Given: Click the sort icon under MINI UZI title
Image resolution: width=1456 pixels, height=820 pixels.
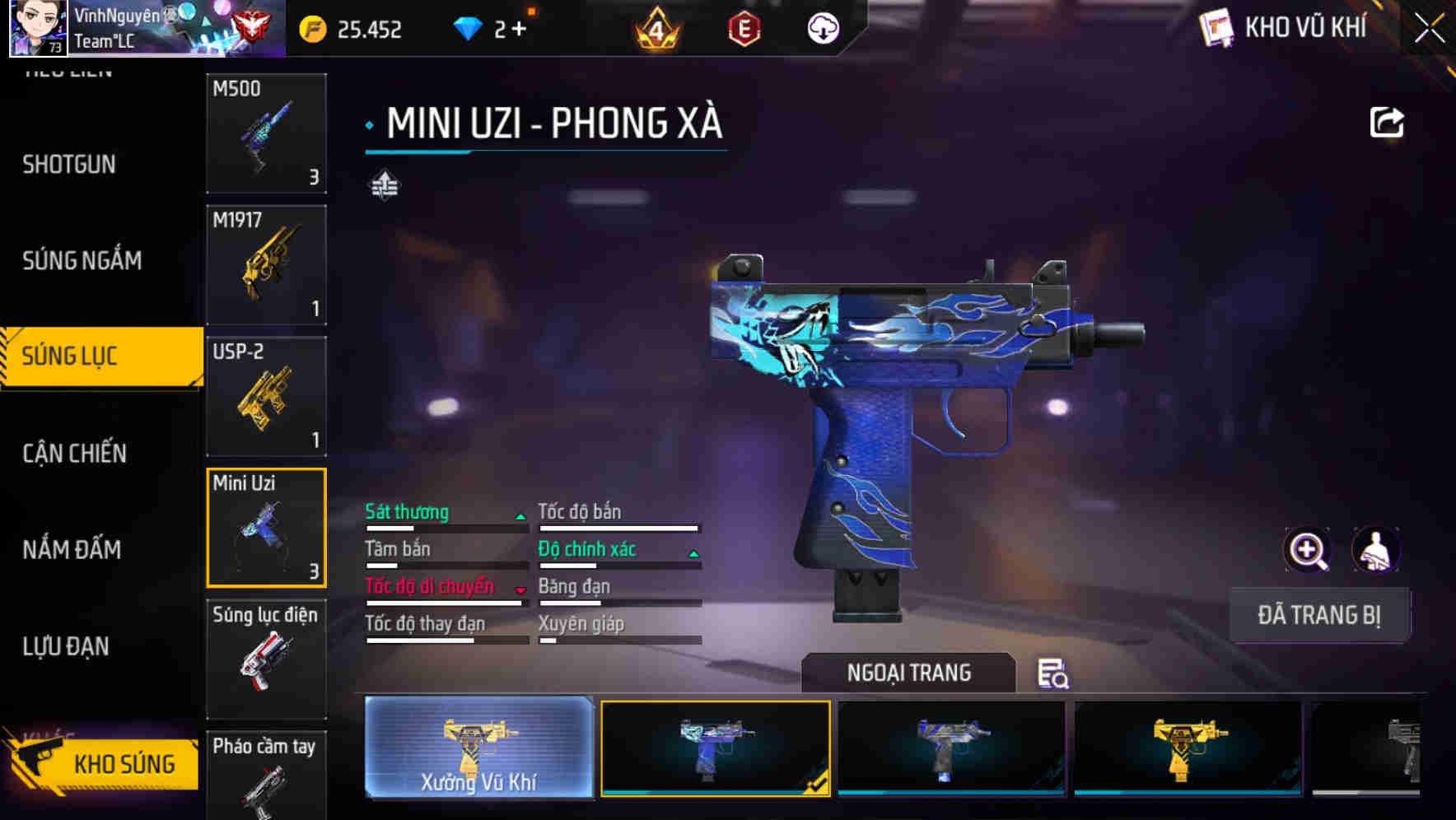Looking at the screenshot, I should pyautogui.click(x=384, y=186).
